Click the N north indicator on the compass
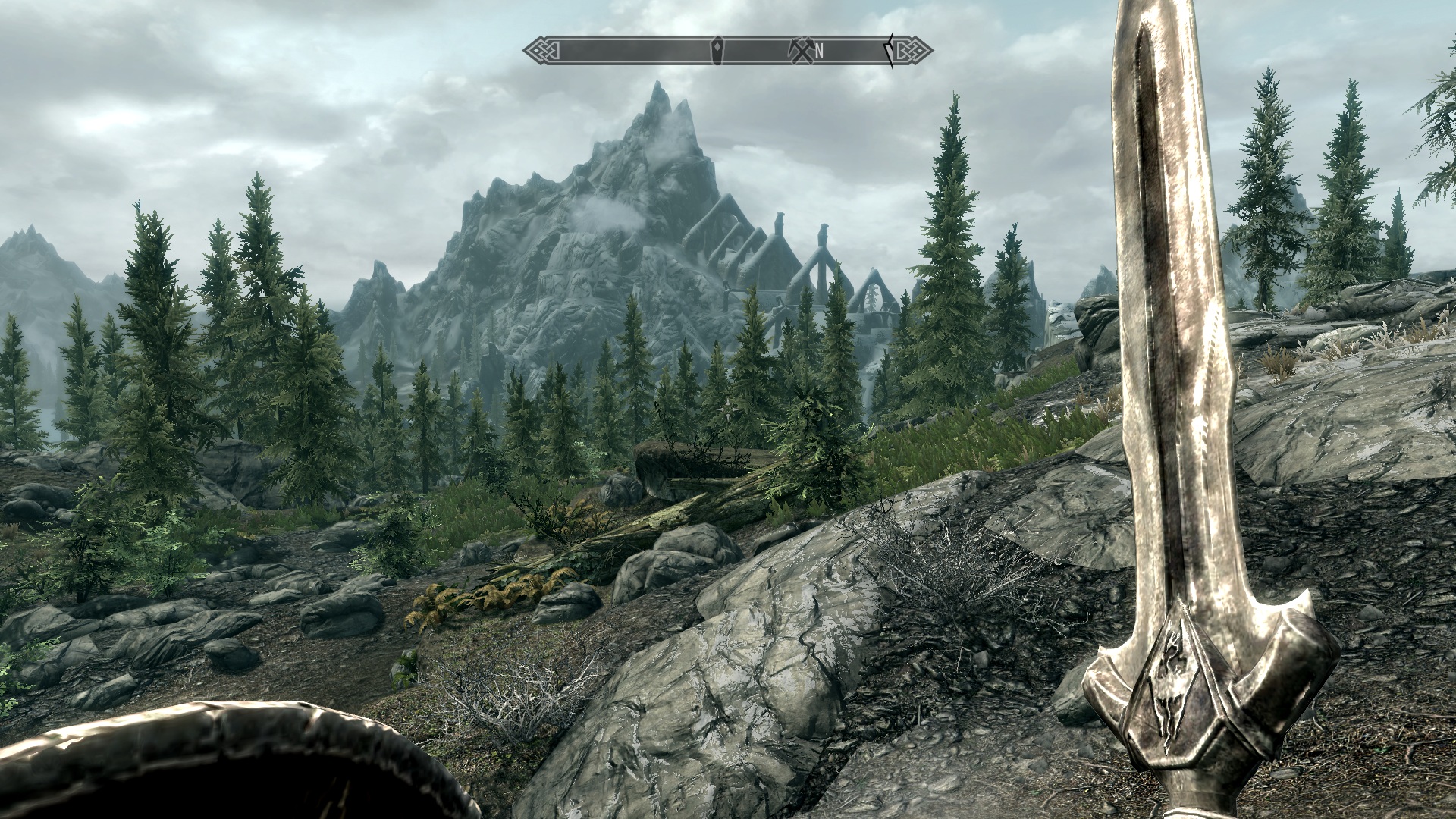Screen dimensions: 1456x819 [820, 51]
